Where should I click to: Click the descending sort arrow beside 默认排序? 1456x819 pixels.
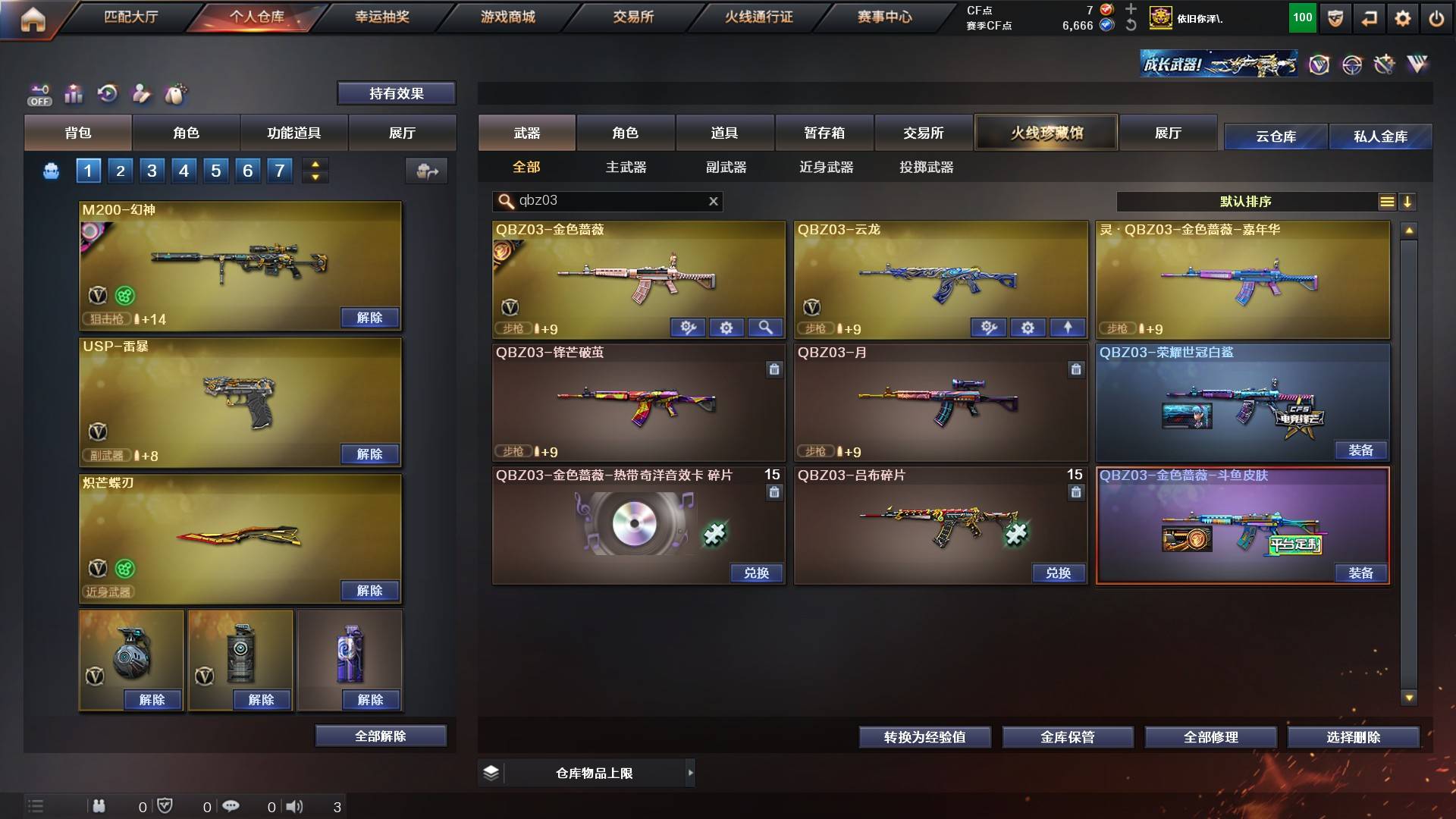(1408, 202)
